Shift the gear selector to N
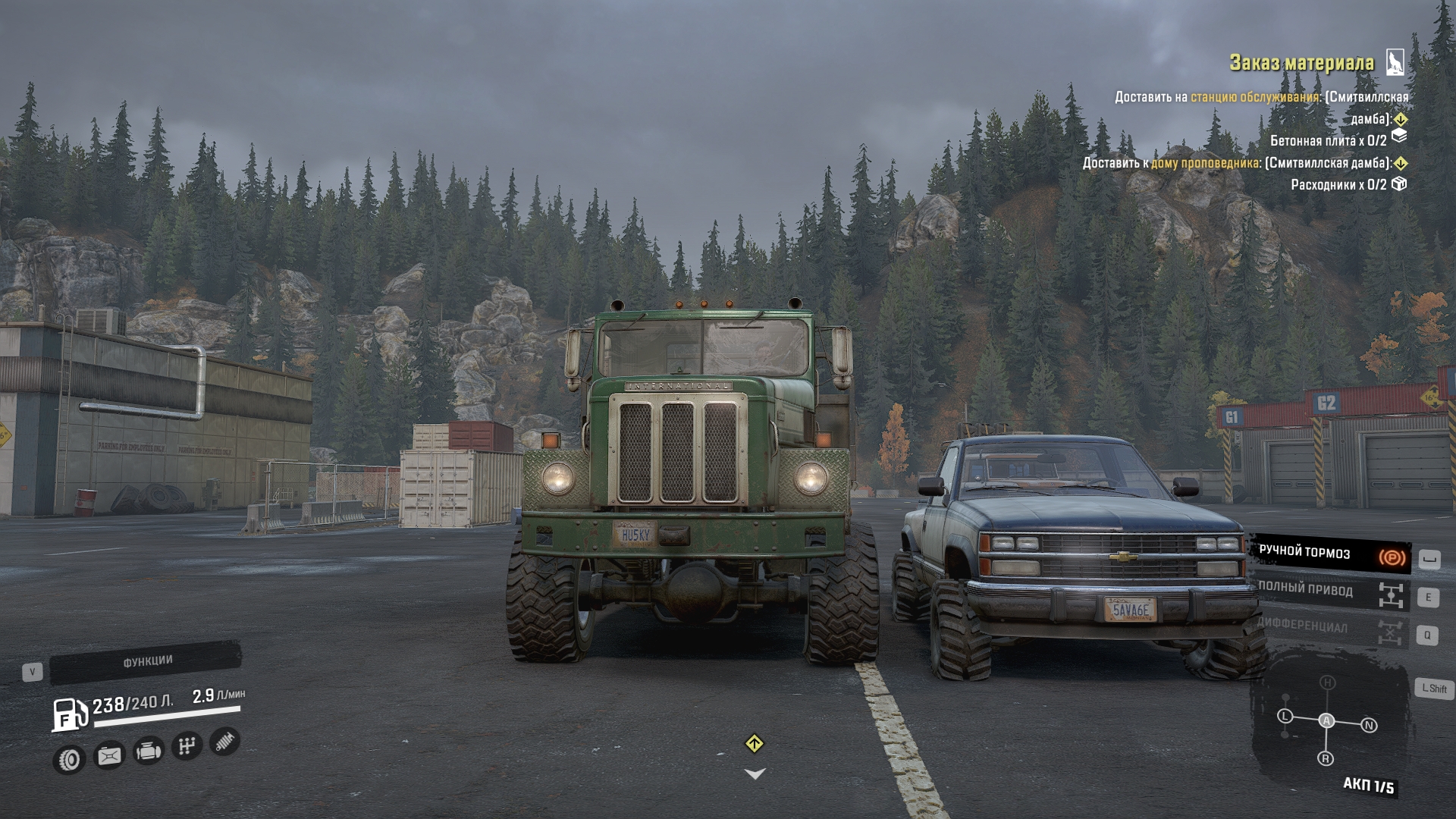1456x819 pixels. pyautogui.click(x=1369, y=726)
